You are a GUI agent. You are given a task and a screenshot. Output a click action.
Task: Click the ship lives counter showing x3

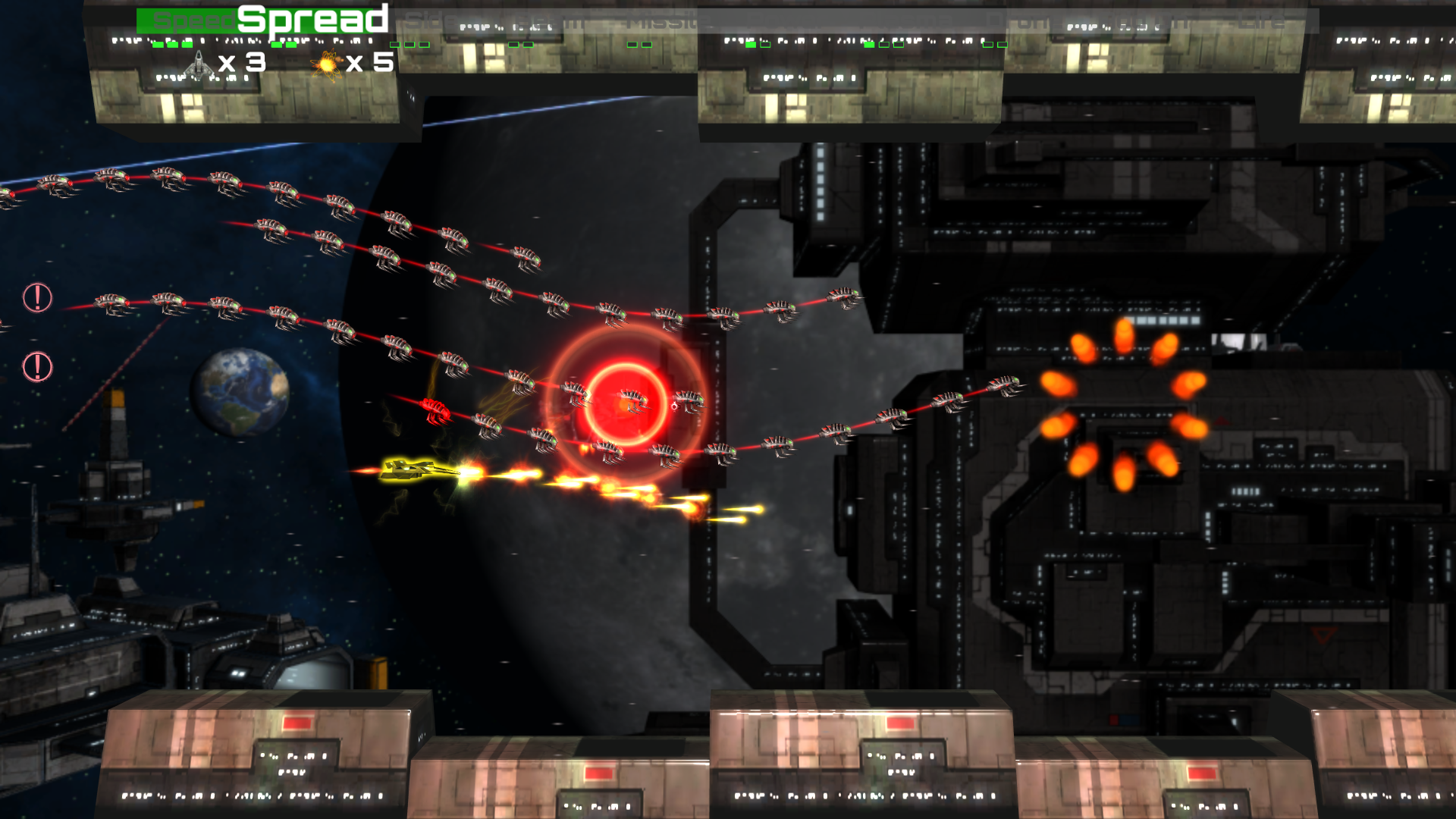tap(243, 64)
